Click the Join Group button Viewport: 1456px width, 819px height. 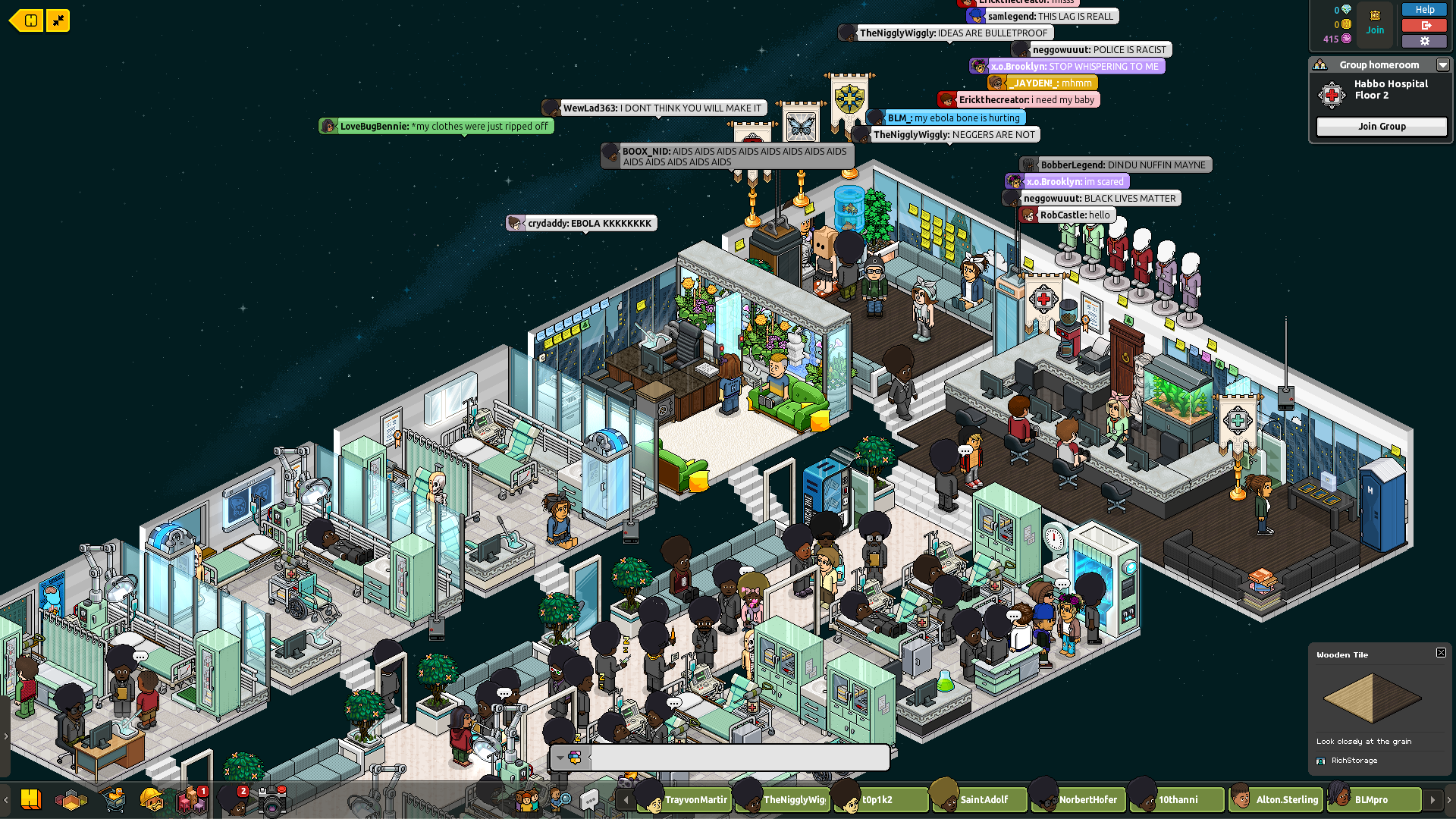pyautogui.click(x=1381, y=127)
